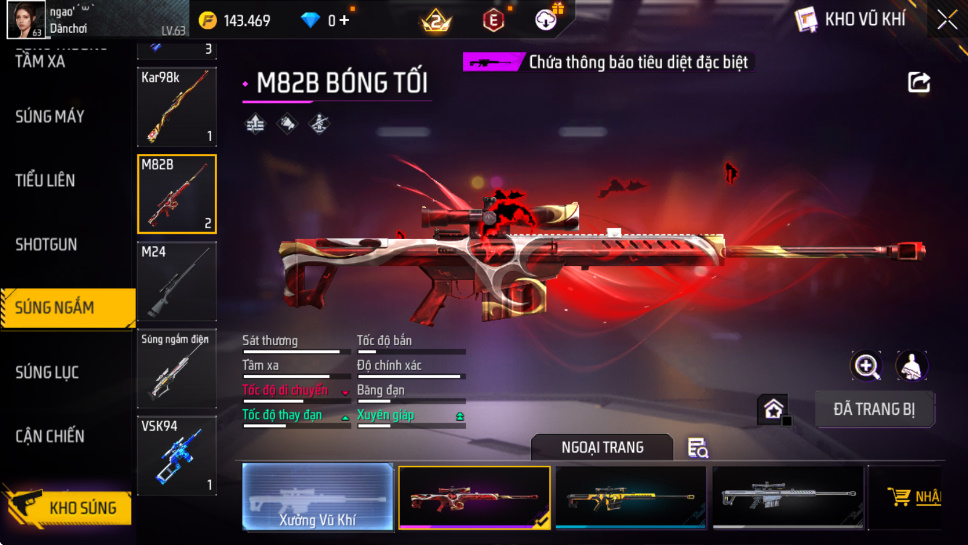Choose the yellow and black M82B skin
The width and height of the screenshot is (968, 545).
[x=631, y=497]
